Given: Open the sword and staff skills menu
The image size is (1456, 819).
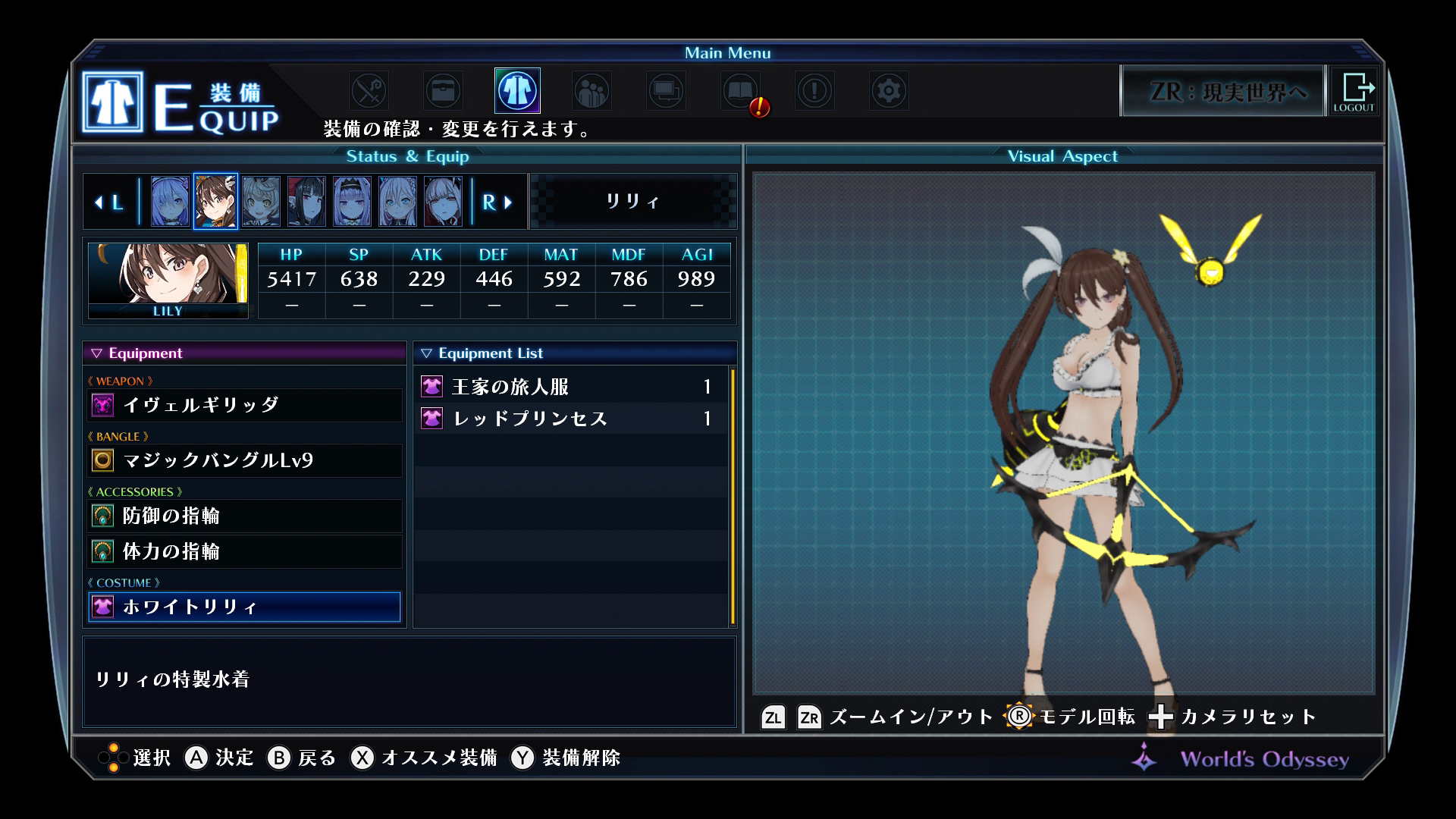Looking at the screenshot, I should pos(369,91).
